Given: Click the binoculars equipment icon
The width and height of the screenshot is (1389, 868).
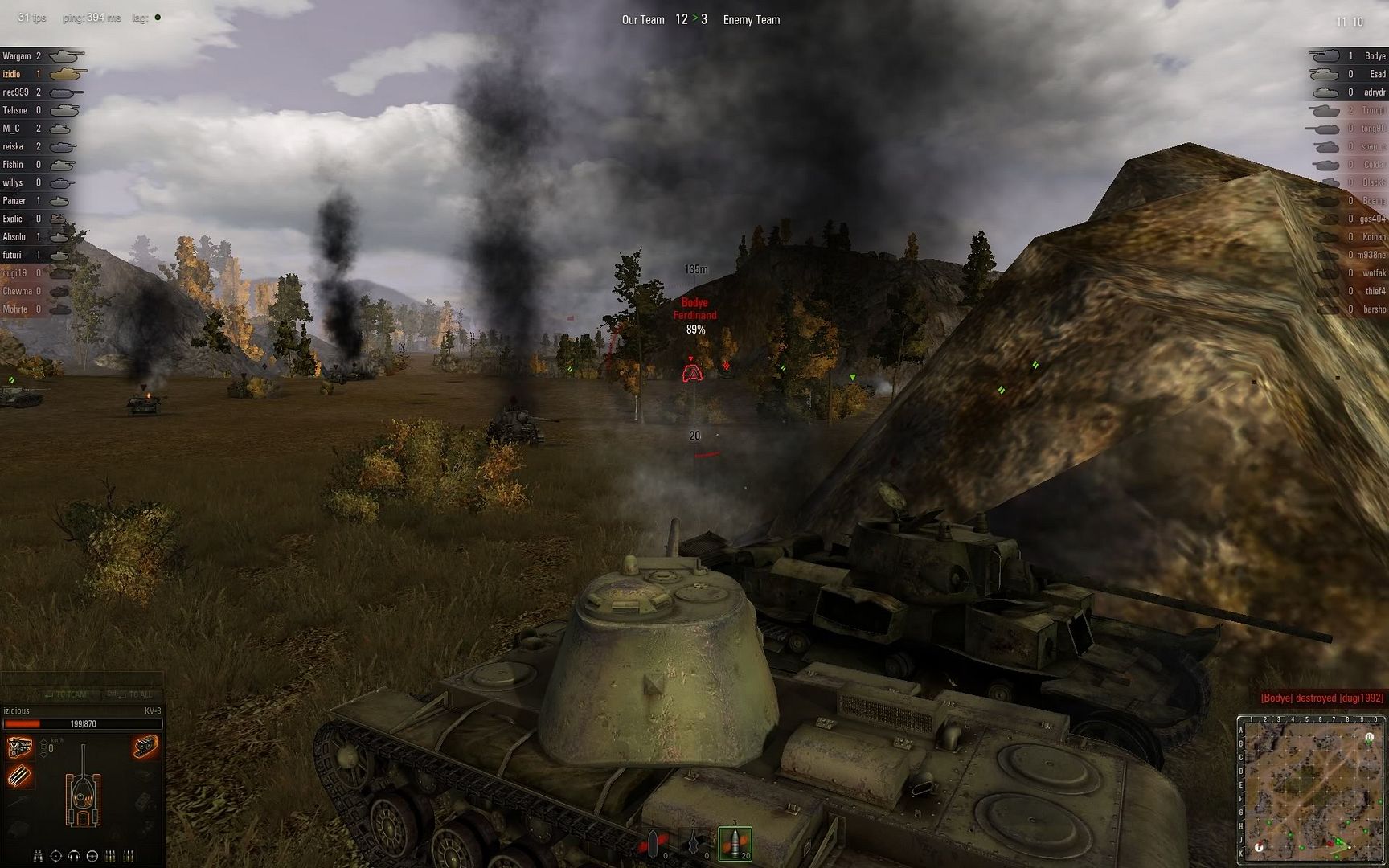Looking at the screenshot, I should (x=38, y=856).
